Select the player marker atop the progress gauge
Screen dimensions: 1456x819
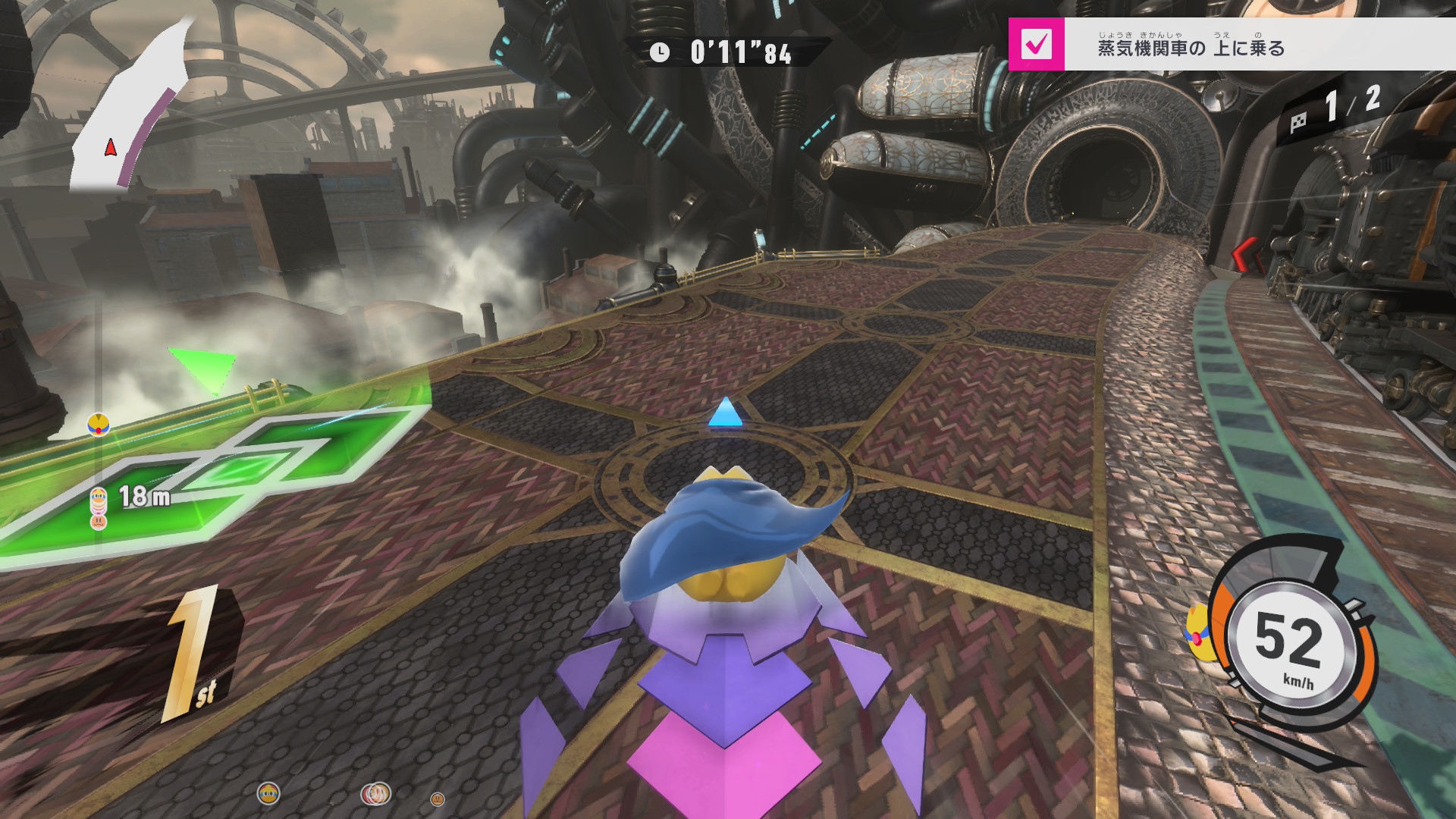point(99,424)
